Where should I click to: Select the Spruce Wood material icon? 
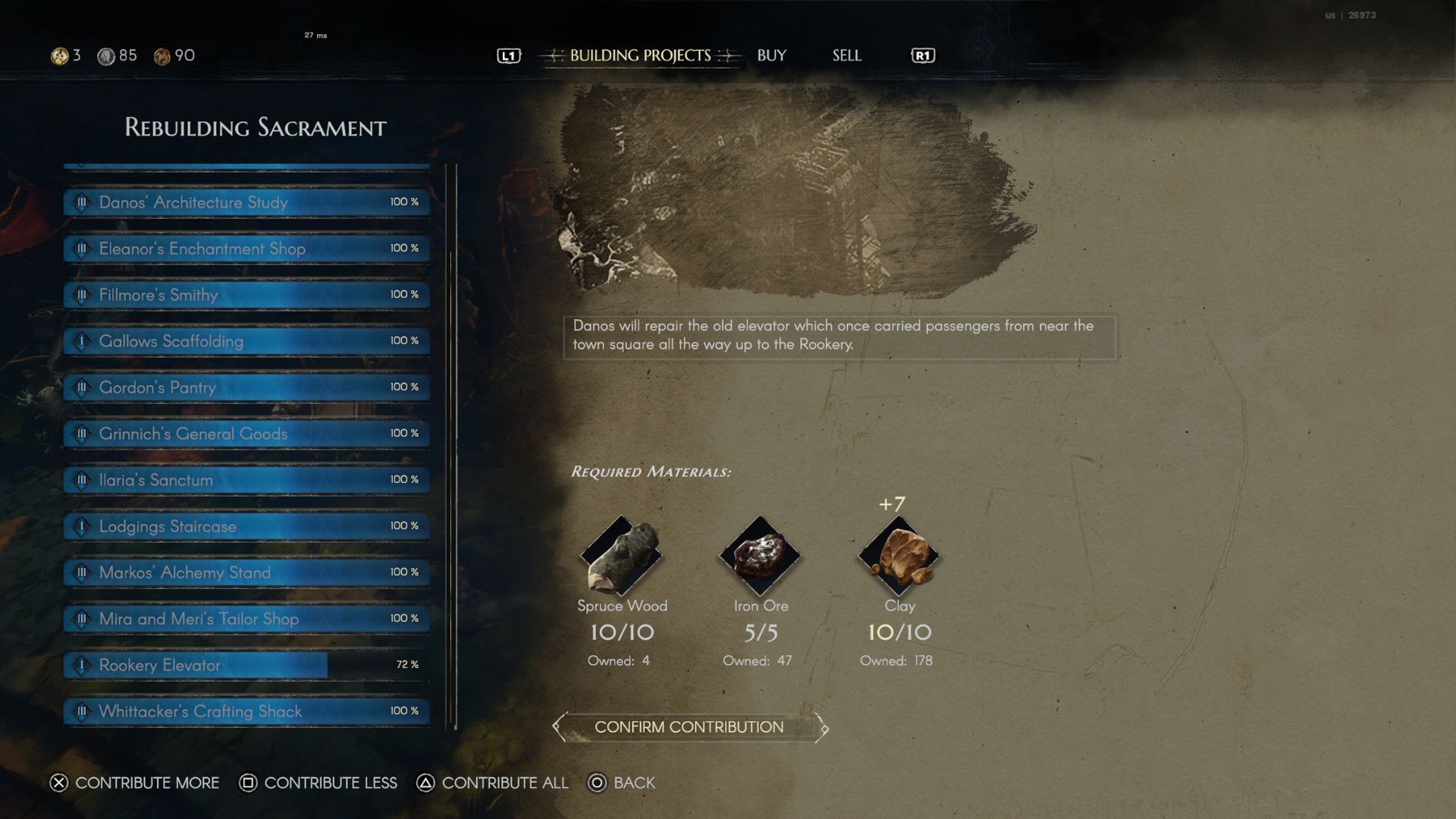pos(621,556)
